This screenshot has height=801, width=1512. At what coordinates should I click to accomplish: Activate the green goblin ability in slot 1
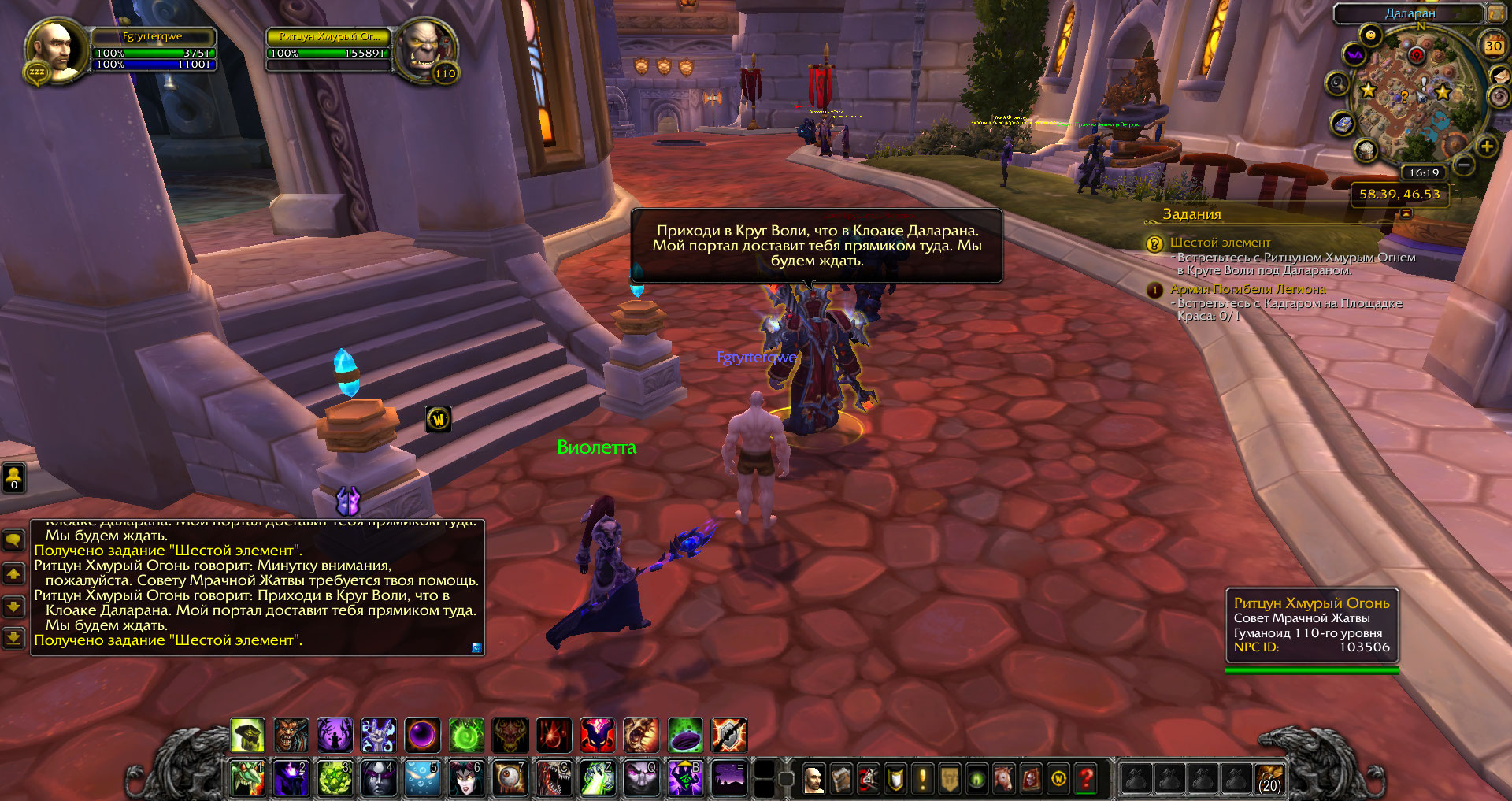tap(247, 778)
